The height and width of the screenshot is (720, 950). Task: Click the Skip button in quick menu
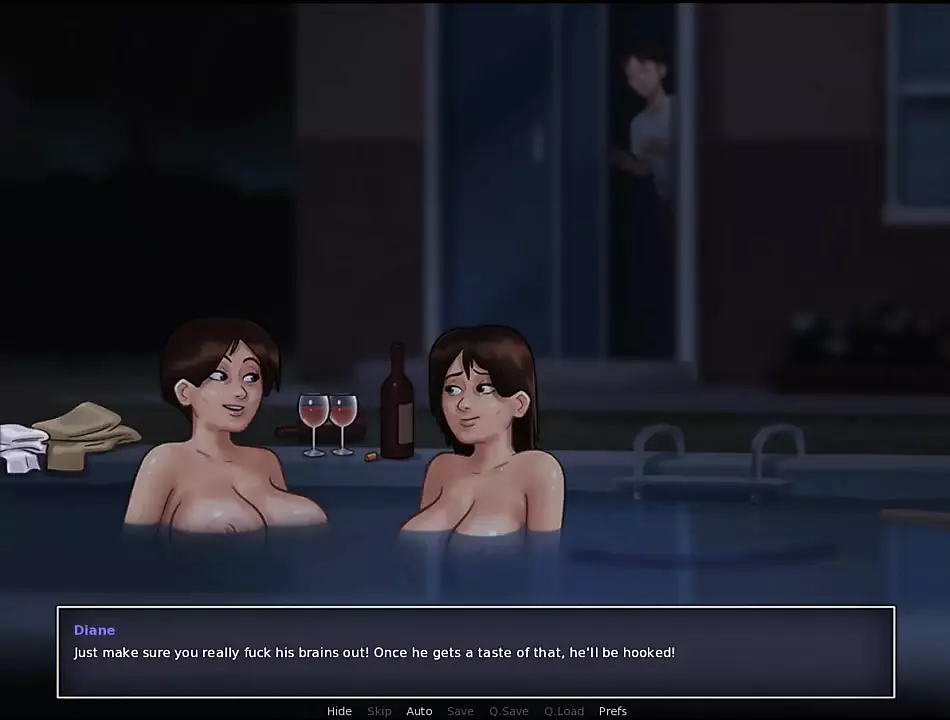(379, 711)
